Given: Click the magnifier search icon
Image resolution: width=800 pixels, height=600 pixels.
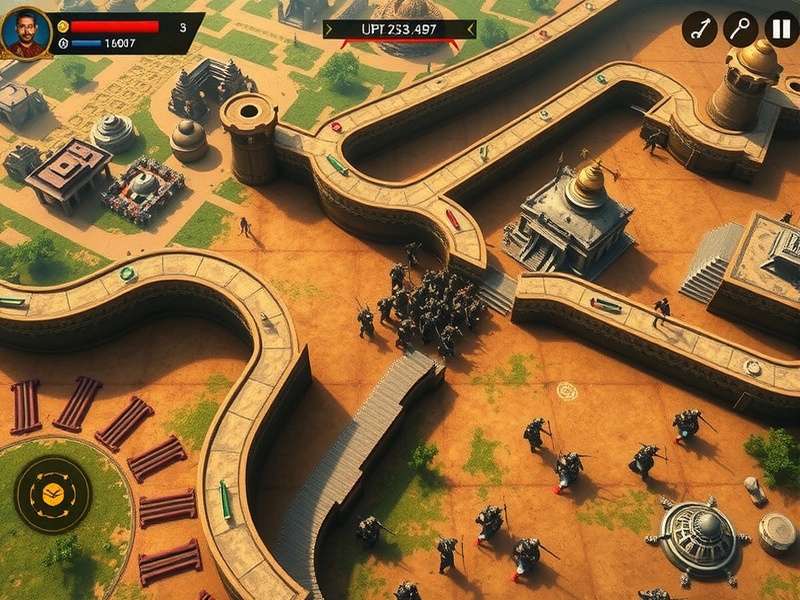Looking at the screenshot, I should (x=741, y=29).
